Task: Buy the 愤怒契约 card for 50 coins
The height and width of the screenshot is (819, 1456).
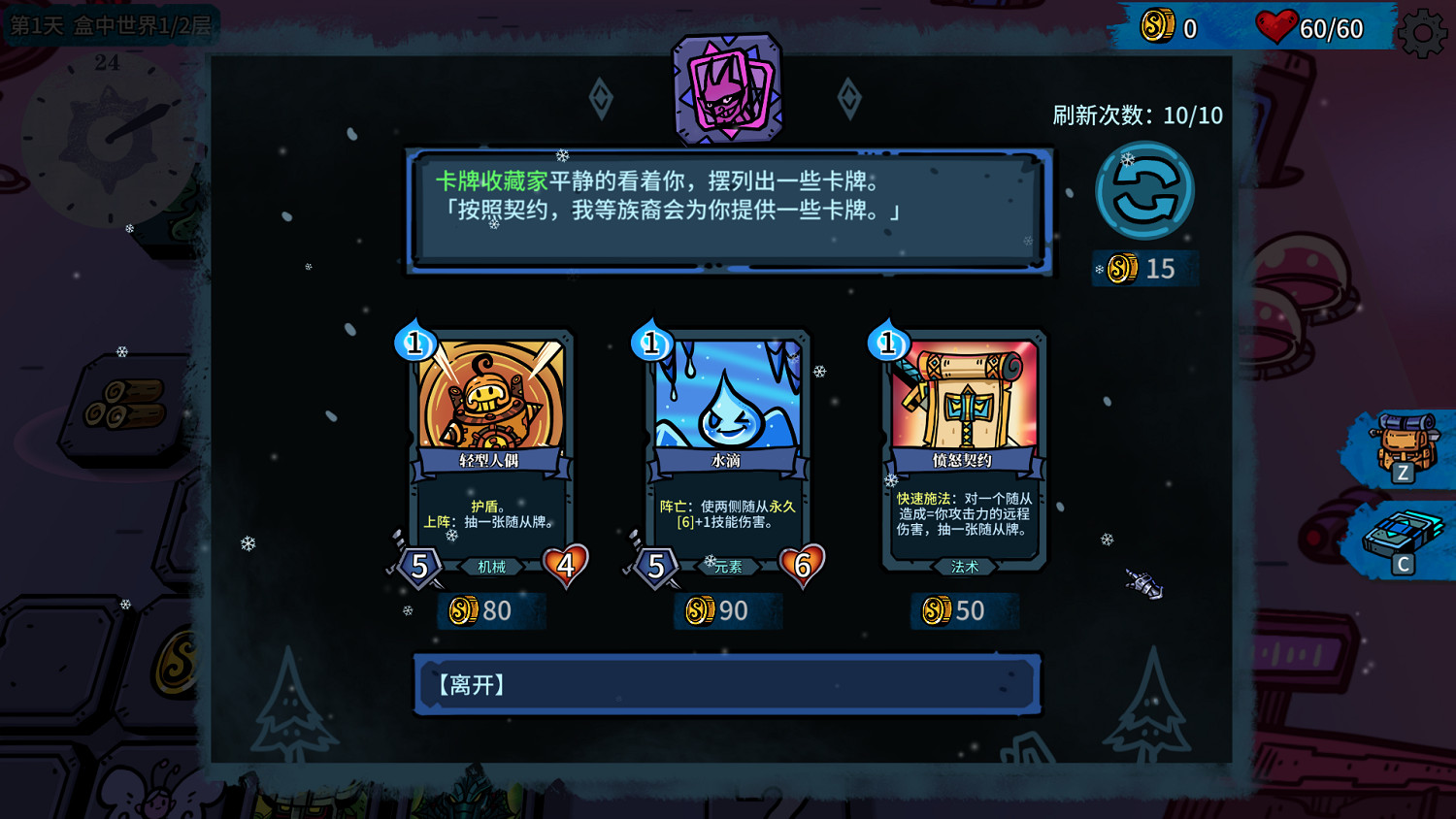Action: [x=965, y=610]
